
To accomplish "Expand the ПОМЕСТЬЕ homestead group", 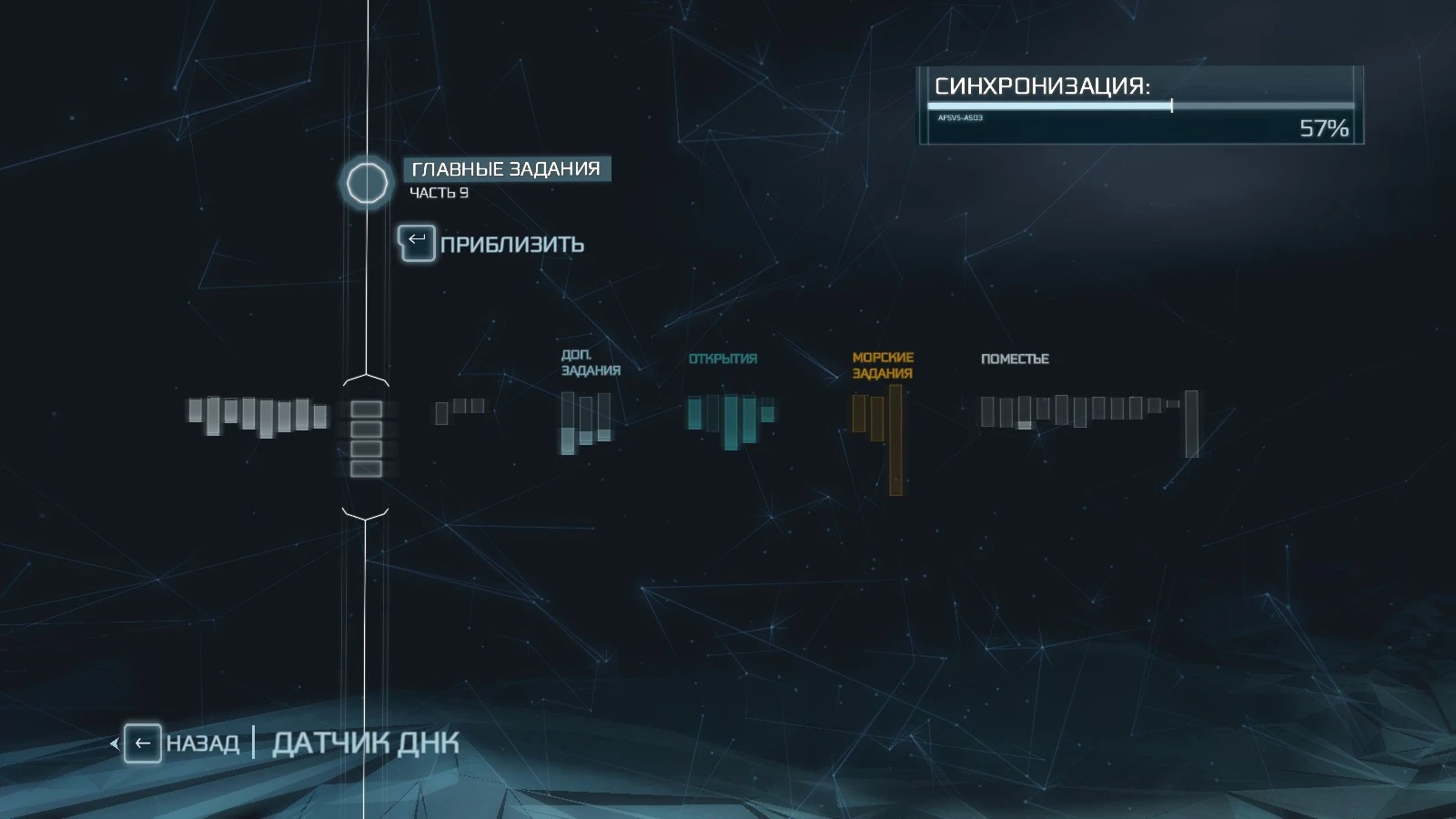I will point(1015,359).
